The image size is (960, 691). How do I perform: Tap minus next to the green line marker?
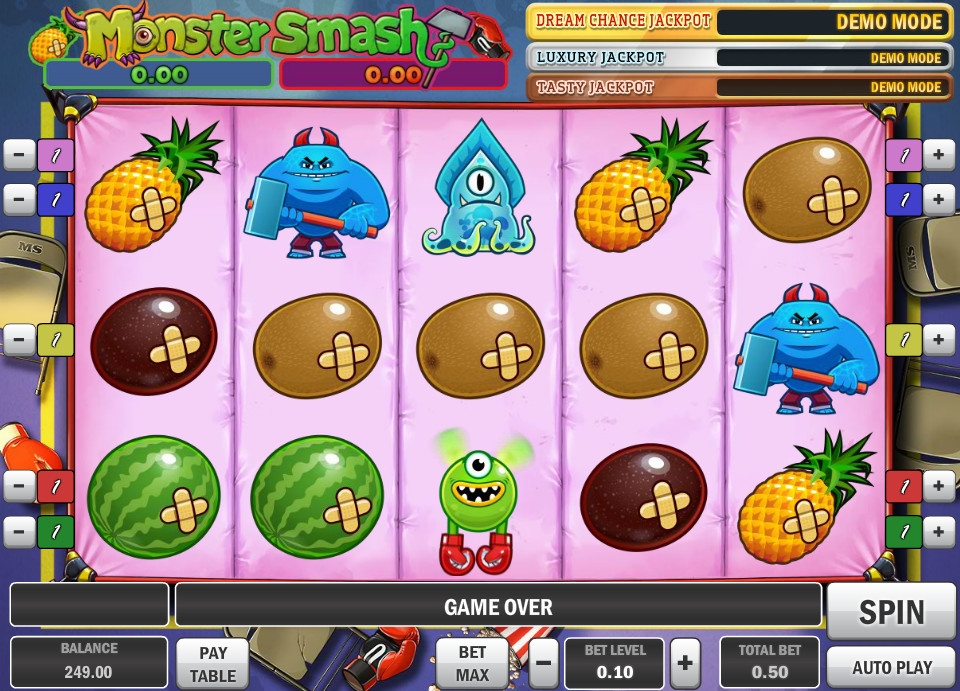[x=19, y=532]
